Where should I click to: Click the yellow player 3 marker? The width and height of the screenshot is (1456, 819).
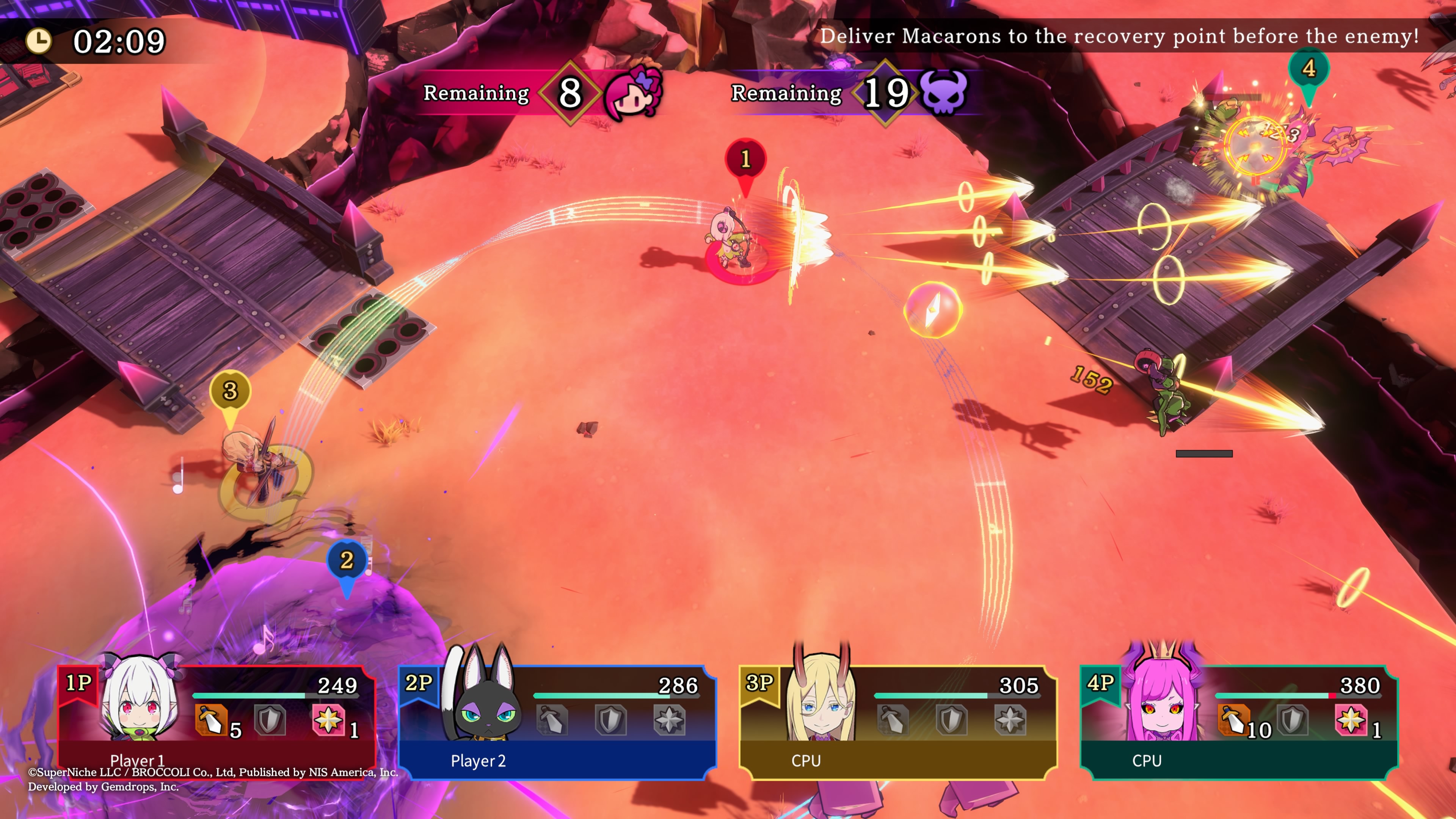click(230, 391)
